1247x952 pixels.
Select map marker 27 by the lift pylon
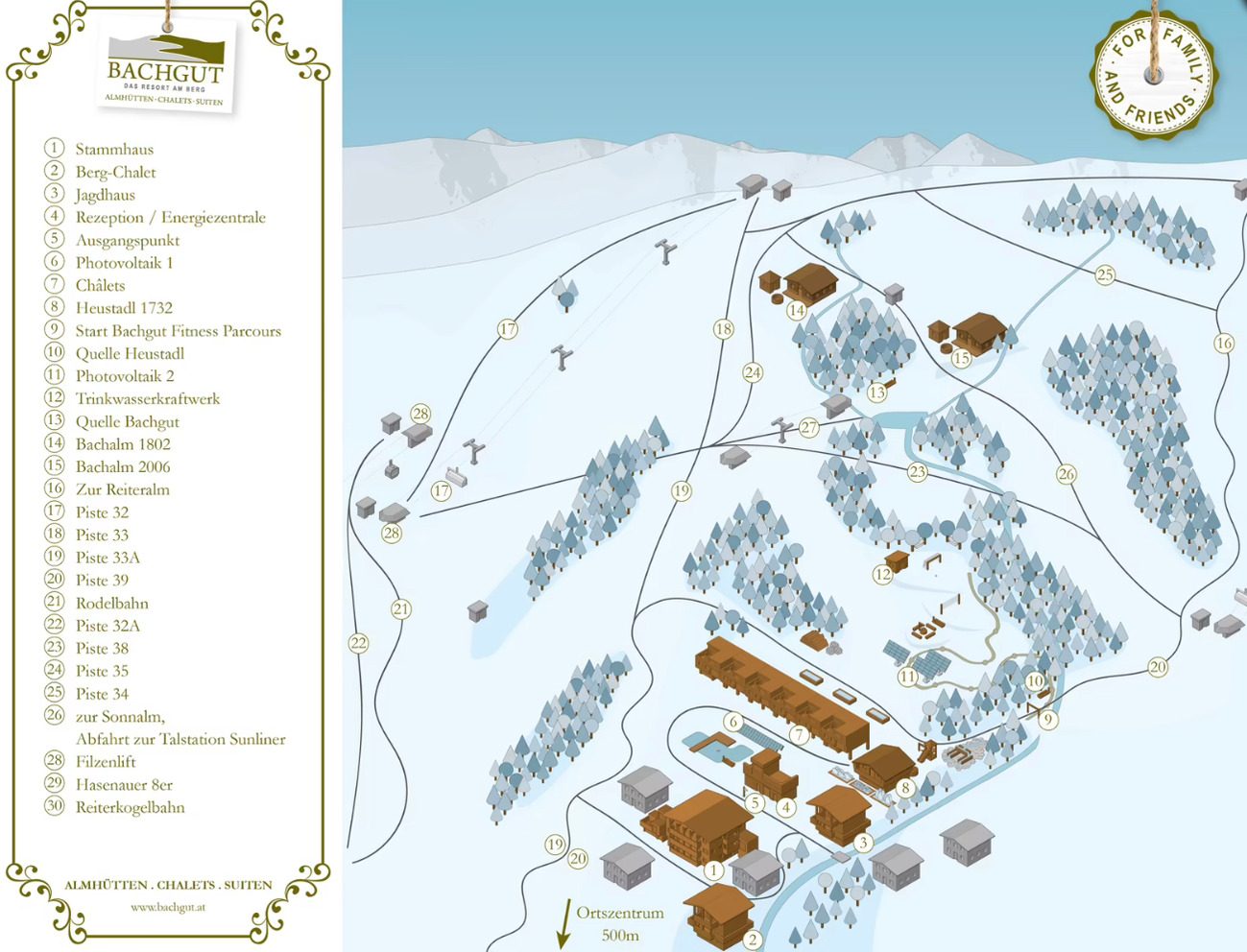pyautogui.click(x=809, y=428)
